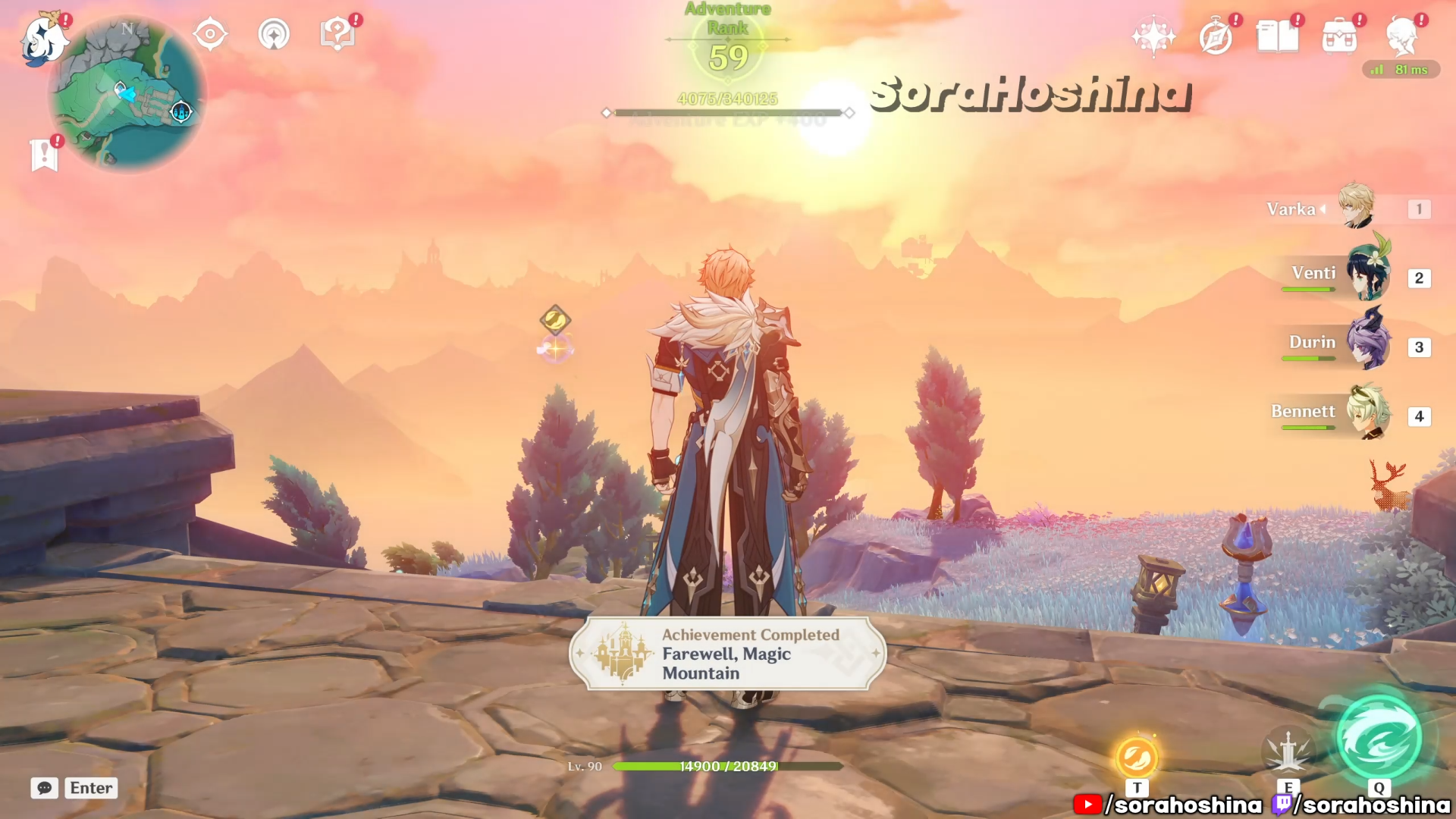Open the Paimon menu icon
The height and width of the screenshot is (819, 1456).
43,39
